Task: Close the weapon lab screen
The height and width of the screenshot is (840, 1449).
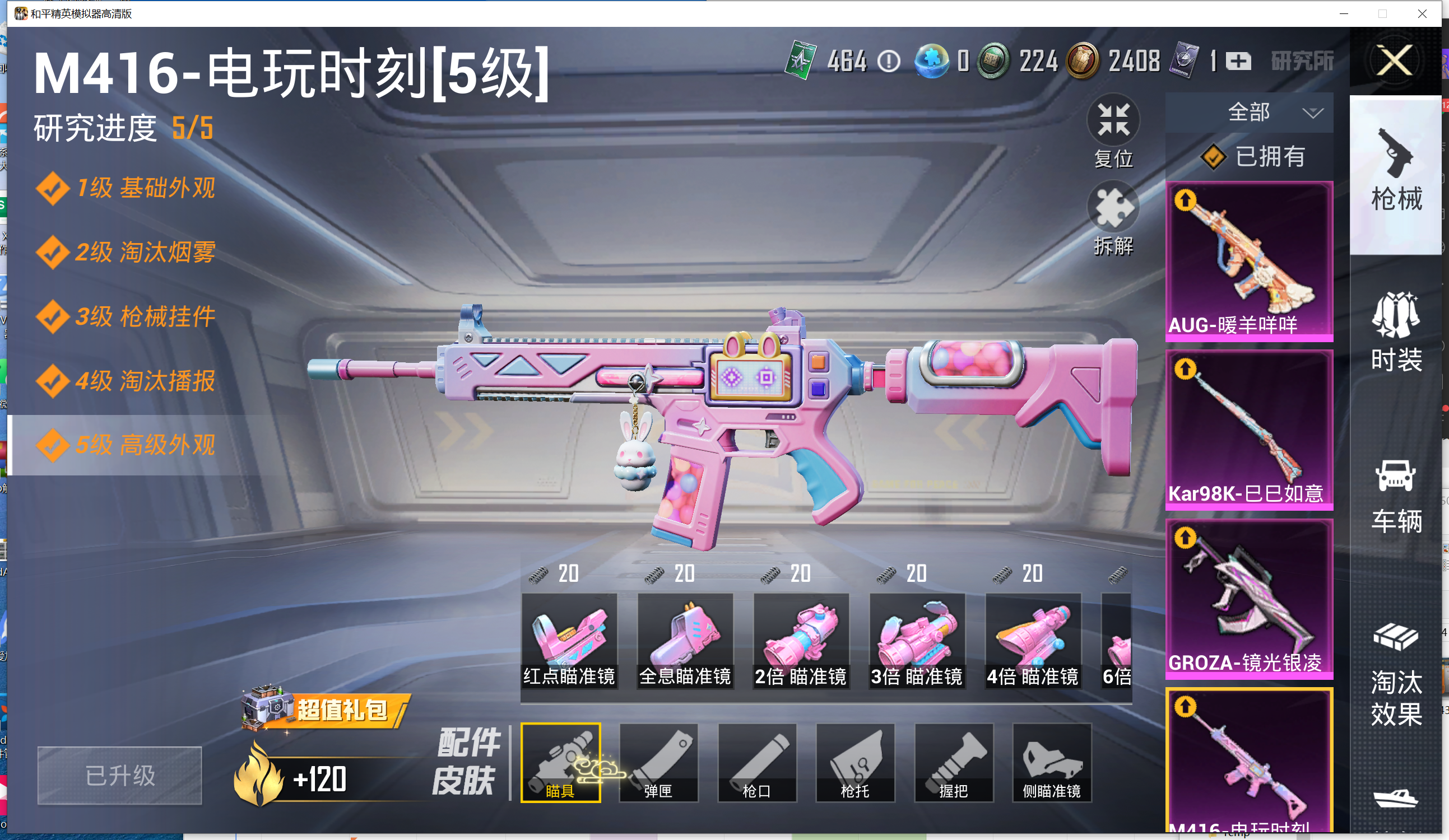Action: [x=1395, y=60]
